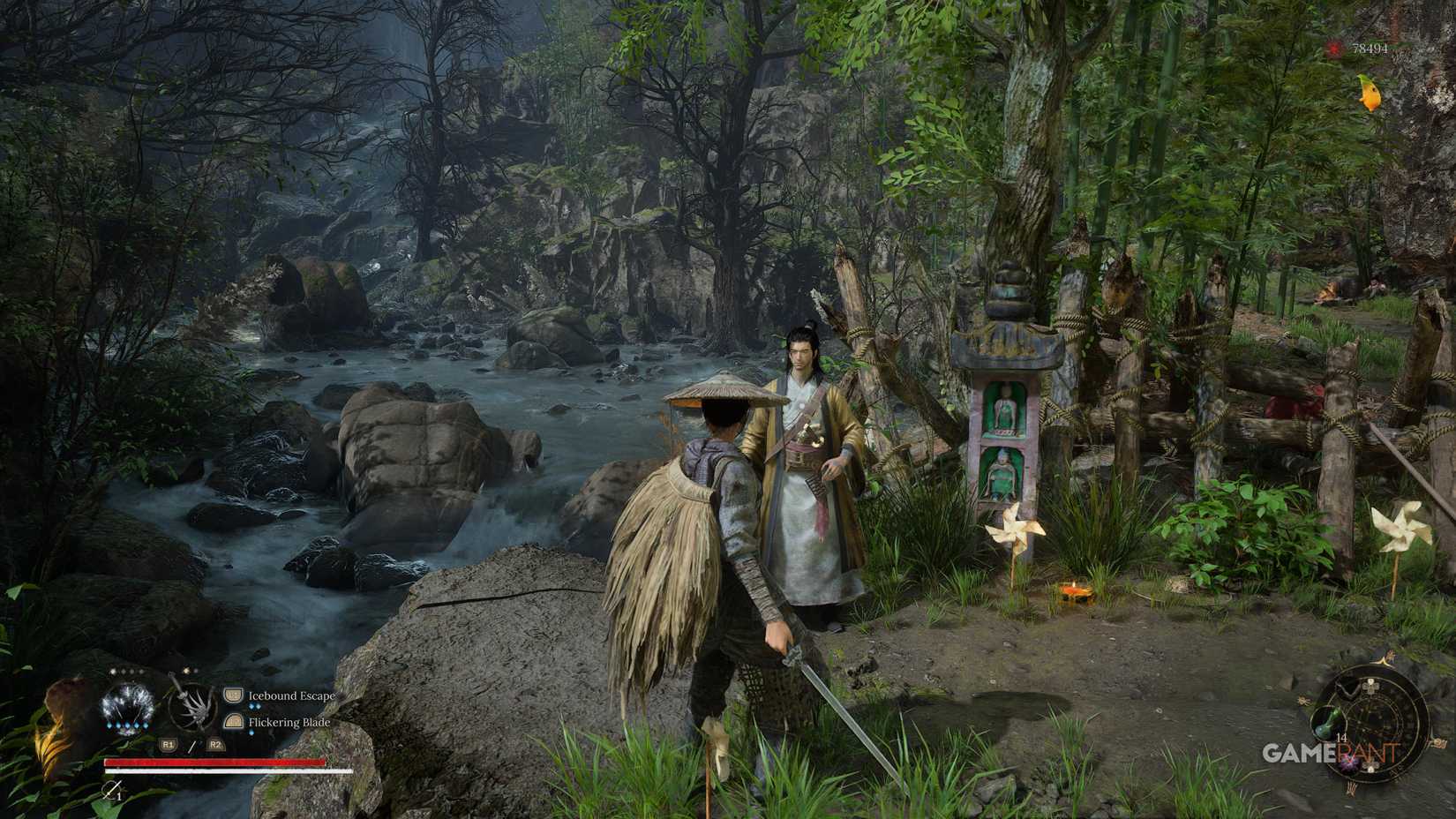Select the Flickering Blade shield icon
This screenshot has width=1456, height=819.
[233, 722]
